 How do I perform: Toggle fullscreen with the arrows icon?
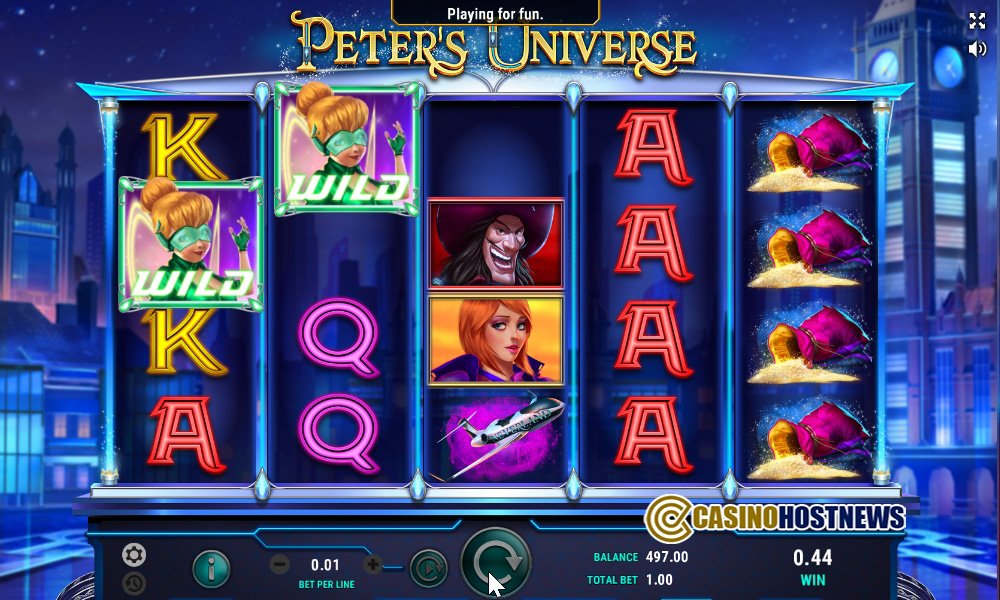(x=977, y=20)
